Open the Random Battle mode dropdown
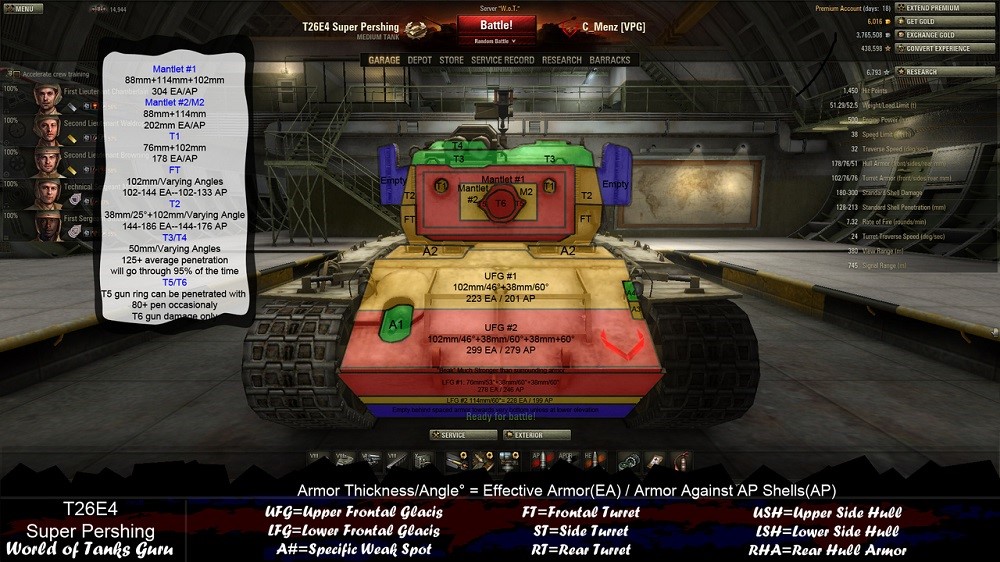 point(496,42)
